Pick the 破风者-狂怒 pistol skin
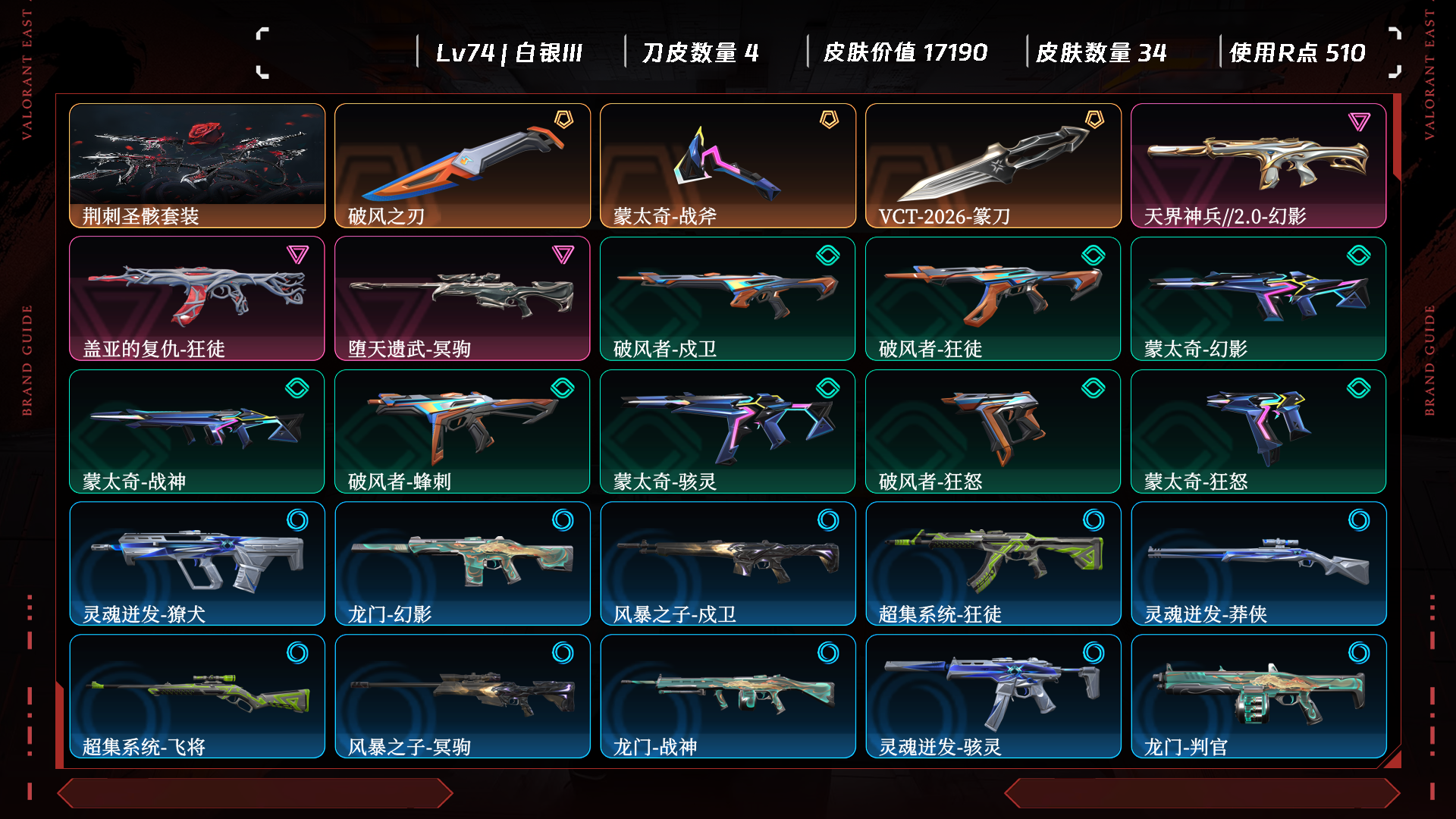Screen dimensions: 1456x819 (x=993, y=431)
